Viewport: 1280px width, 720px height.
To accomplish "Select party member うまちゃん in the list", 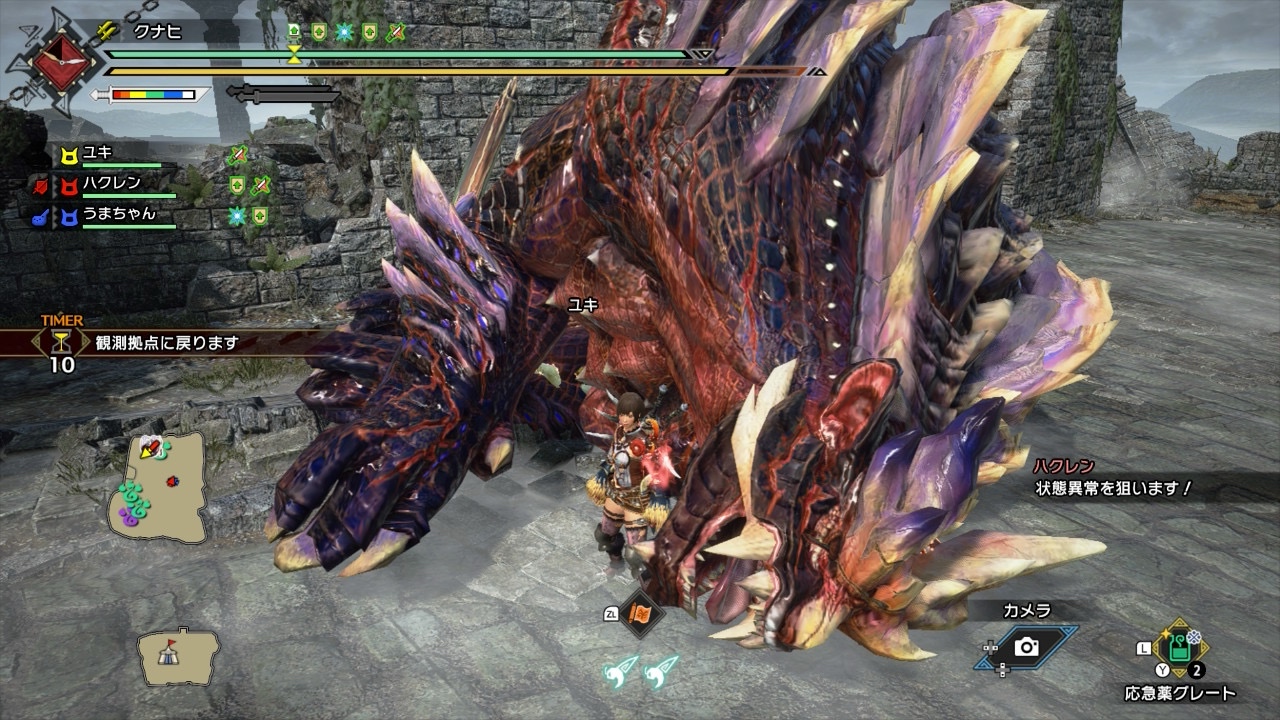I will tap(118, 214).
